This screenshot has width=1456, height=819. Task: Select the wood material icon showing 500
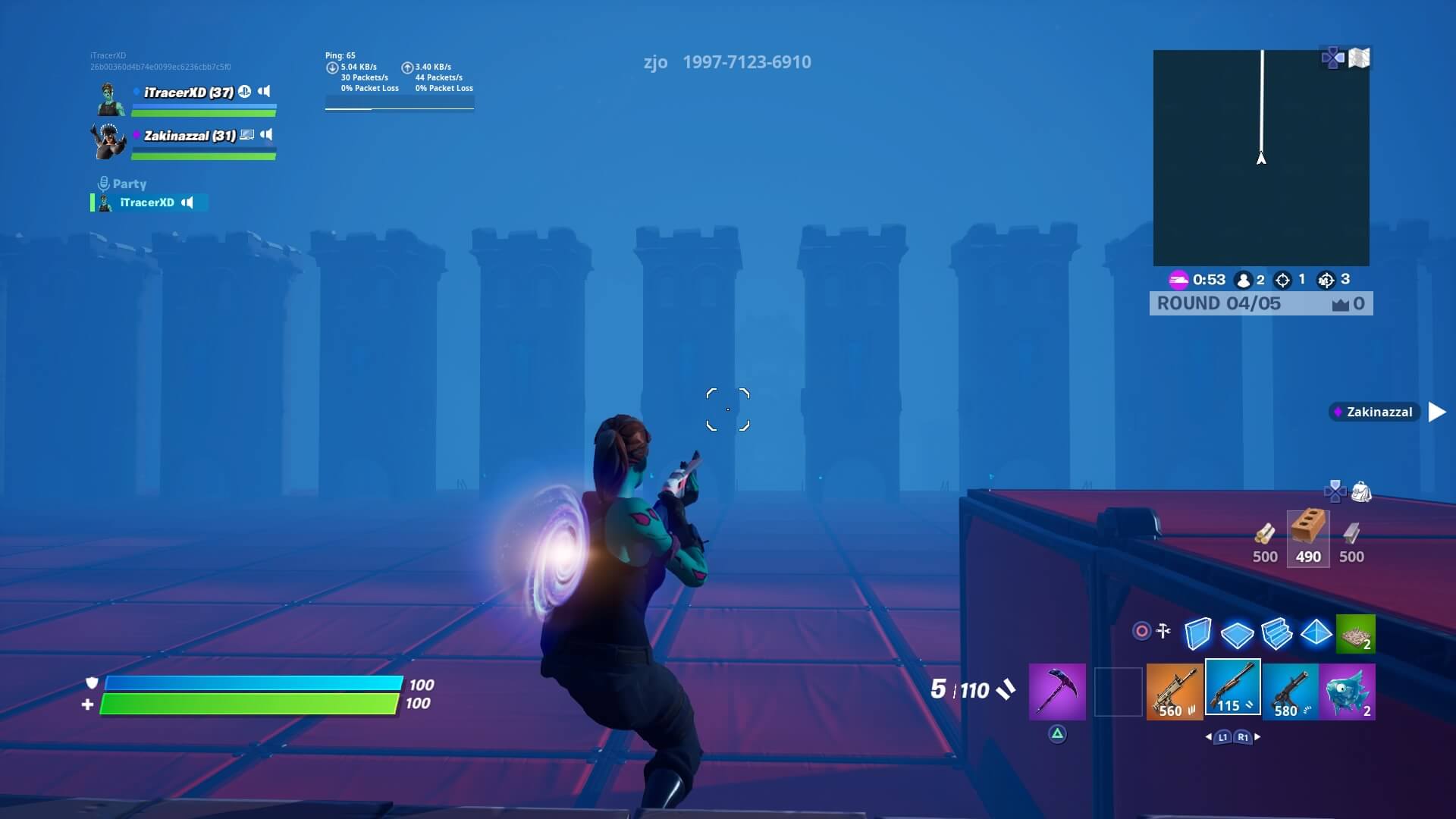point(1265,533)
